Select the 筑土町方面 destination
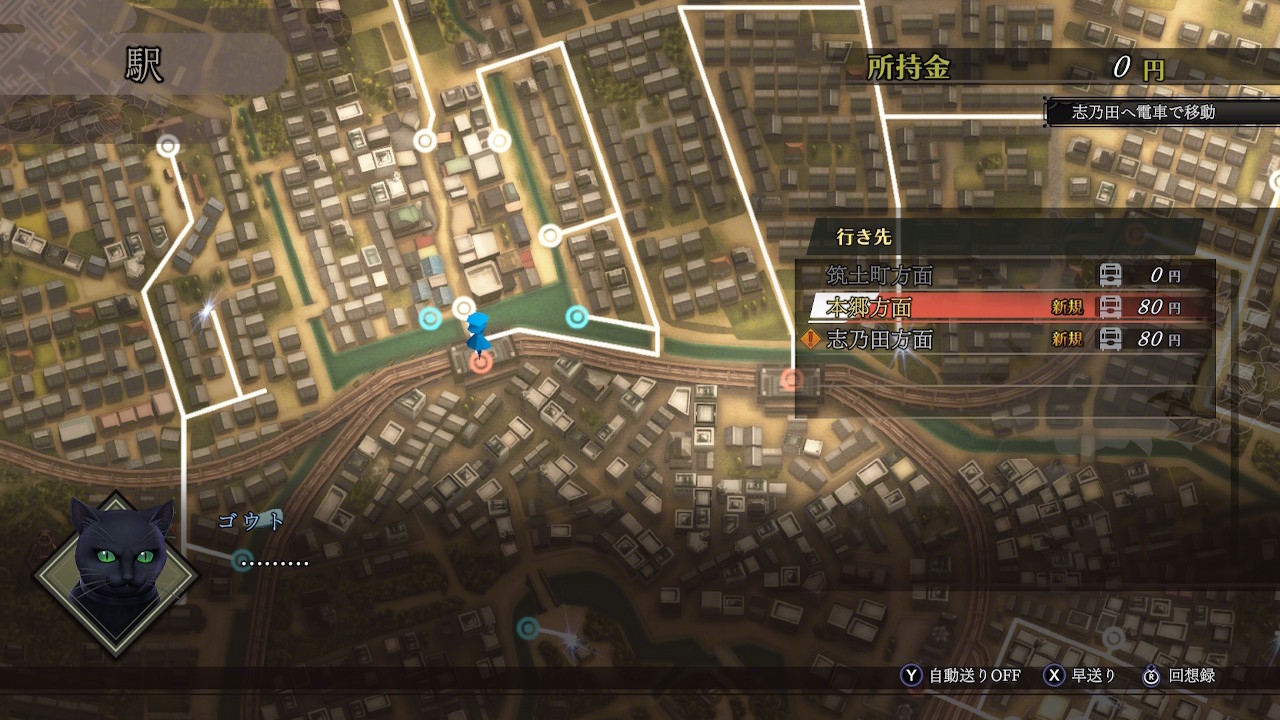The width and height of the screenshot is (1280, 720). point(1004,275)
